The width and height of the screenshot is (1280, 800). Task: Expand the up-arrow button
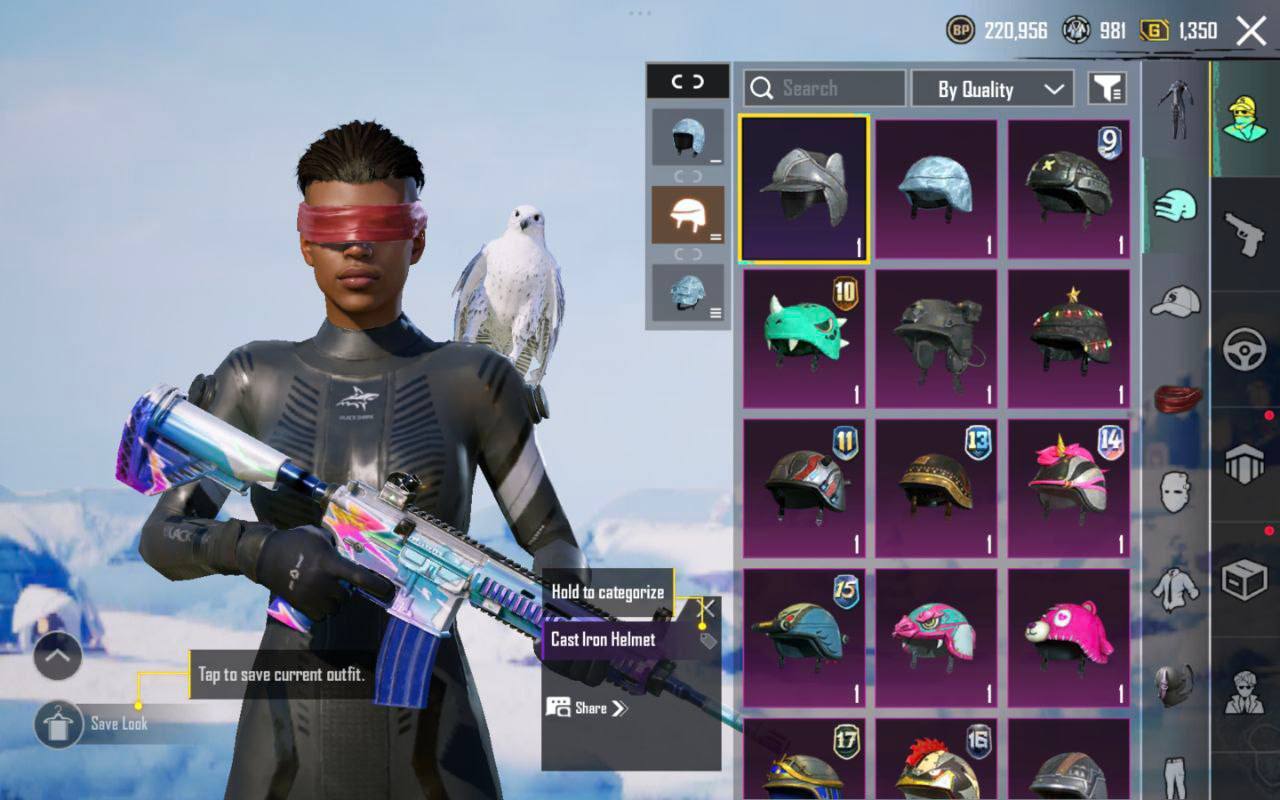(58, 656)
